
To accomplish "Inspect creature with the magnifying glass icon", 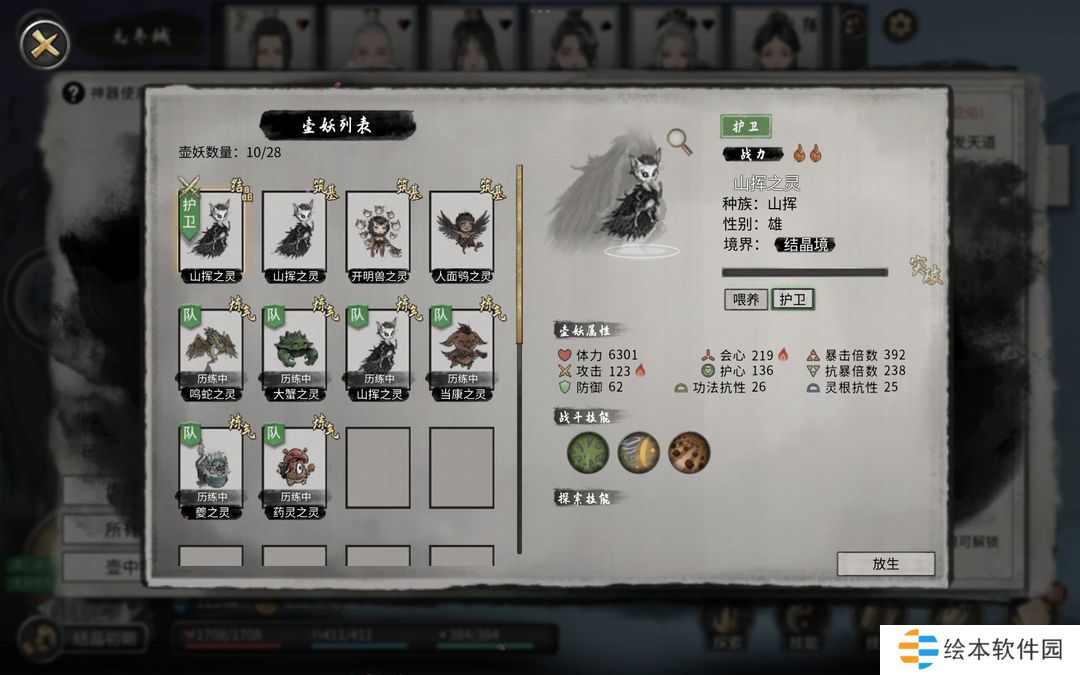I will (682, 142).
